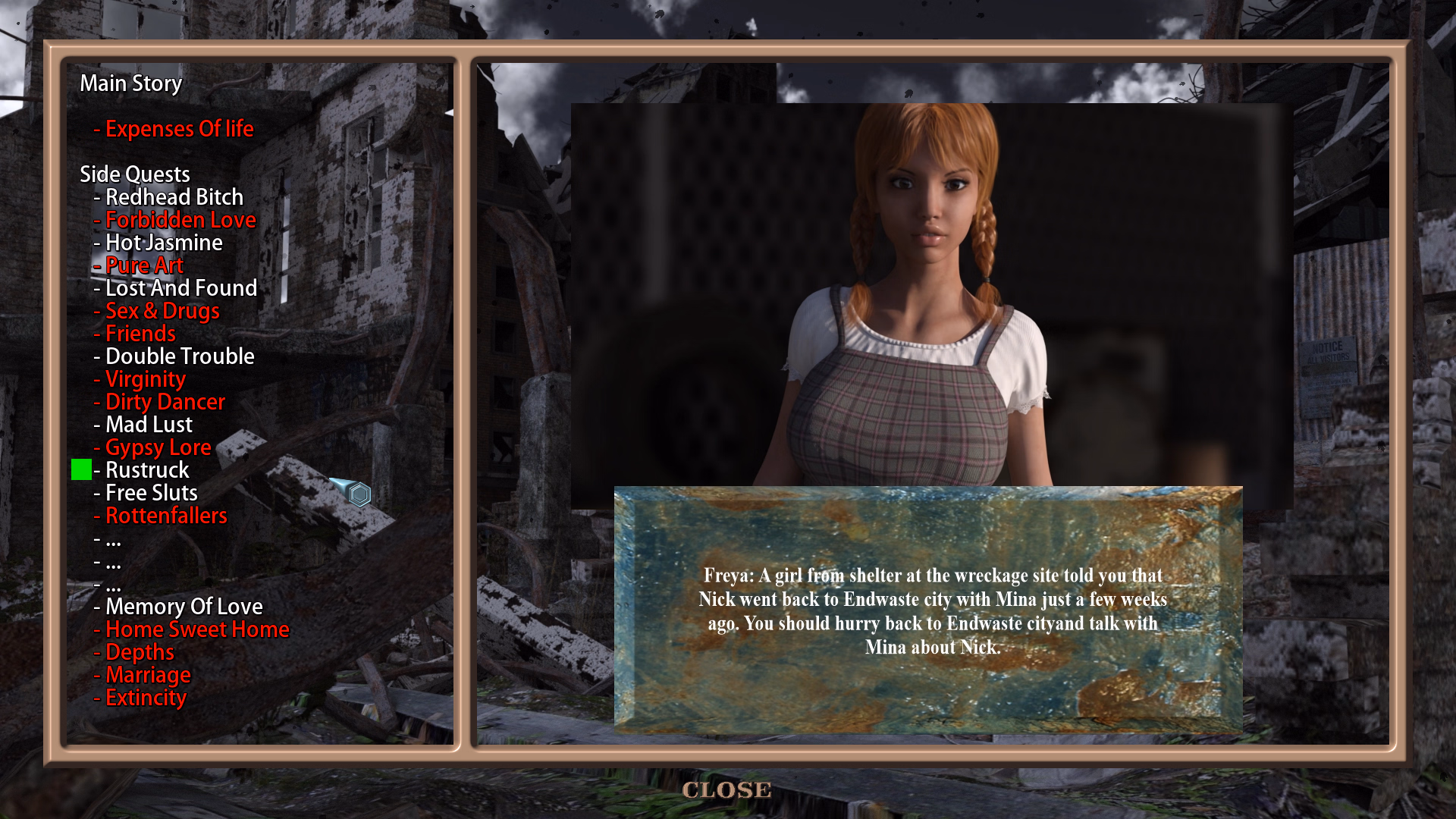Open the Expenses Of life main quest
The image size is (1456, 819).
click(179, 129)
